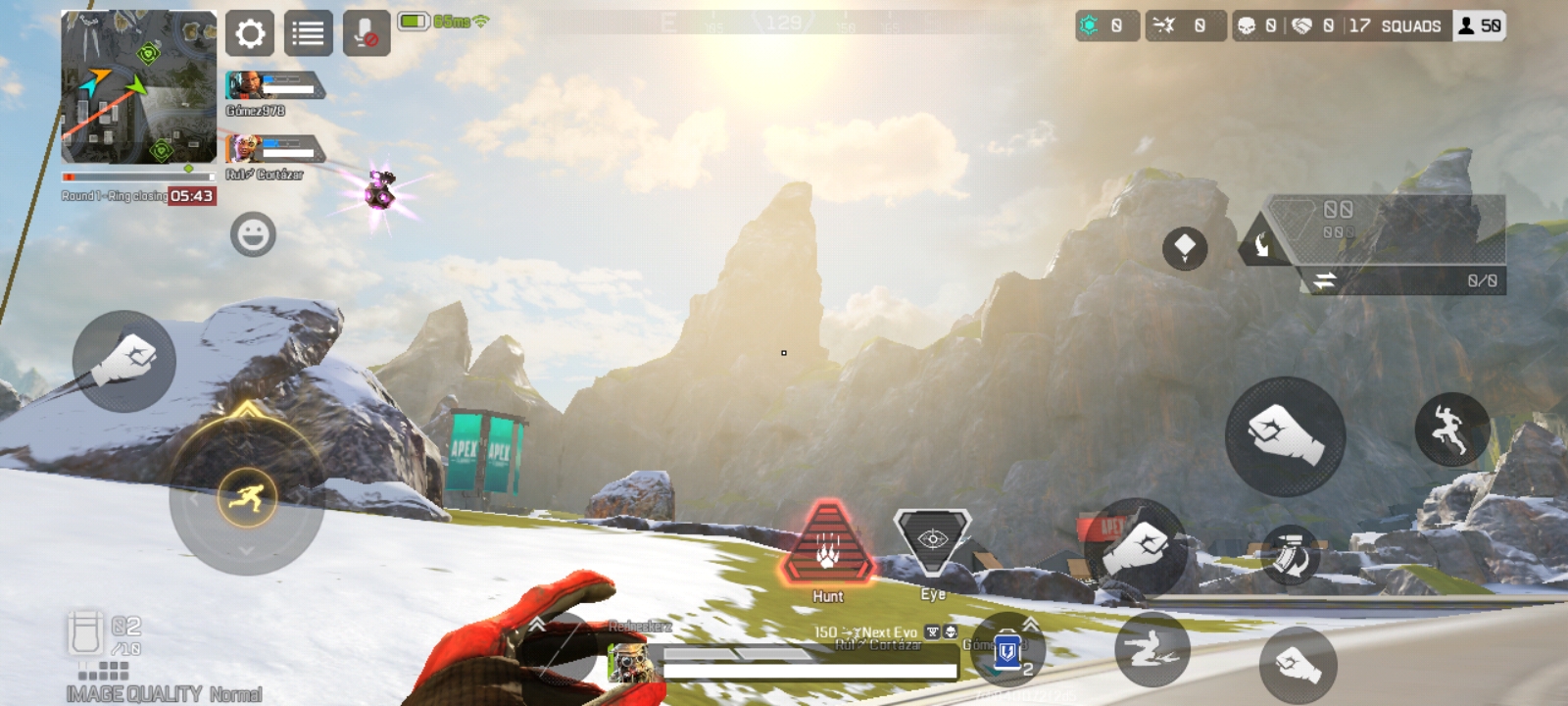Tap the crouch slide button

(x=1151, y=648)
